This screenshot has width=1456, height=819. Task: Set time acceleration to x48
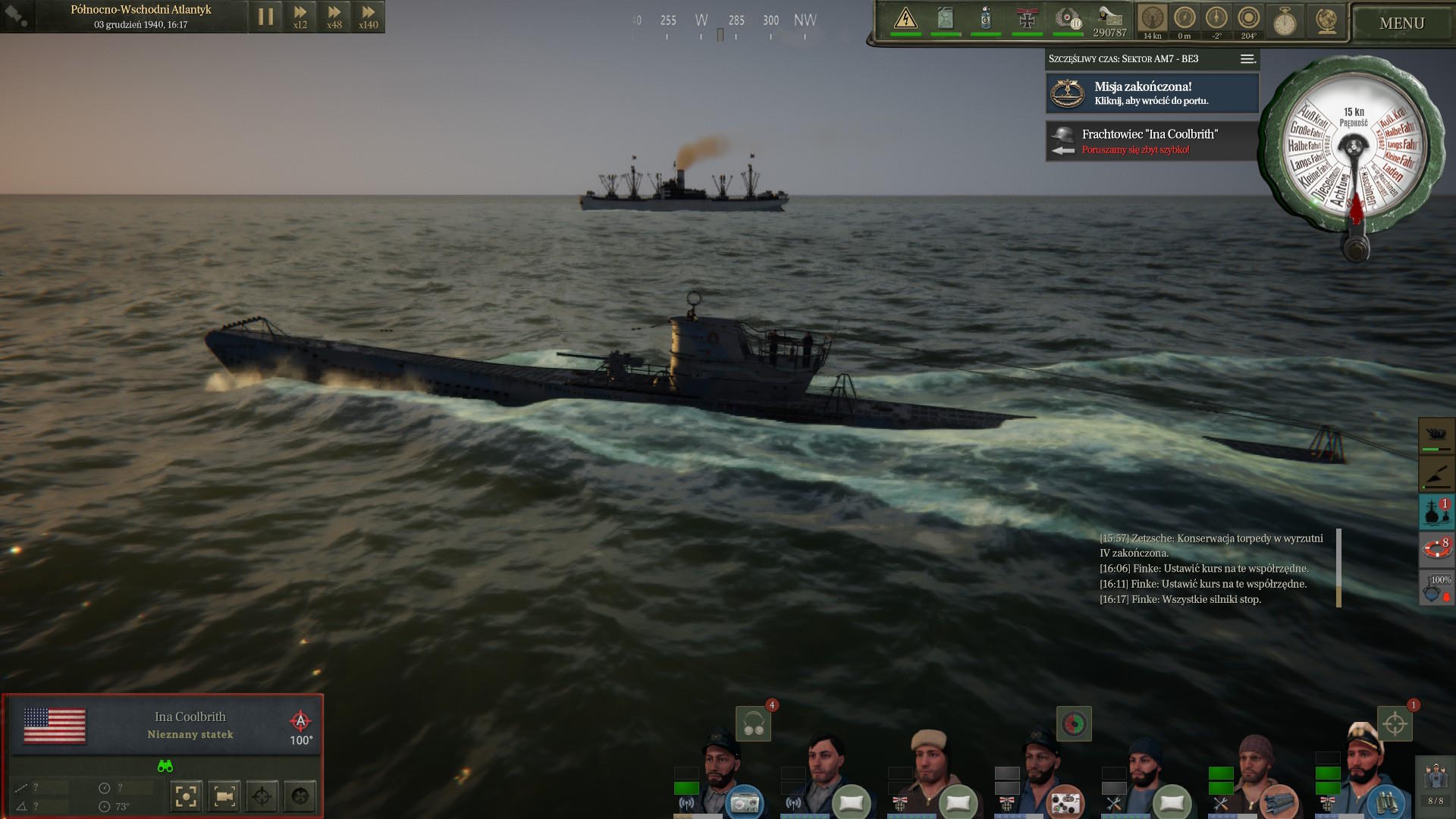point(334,17)
